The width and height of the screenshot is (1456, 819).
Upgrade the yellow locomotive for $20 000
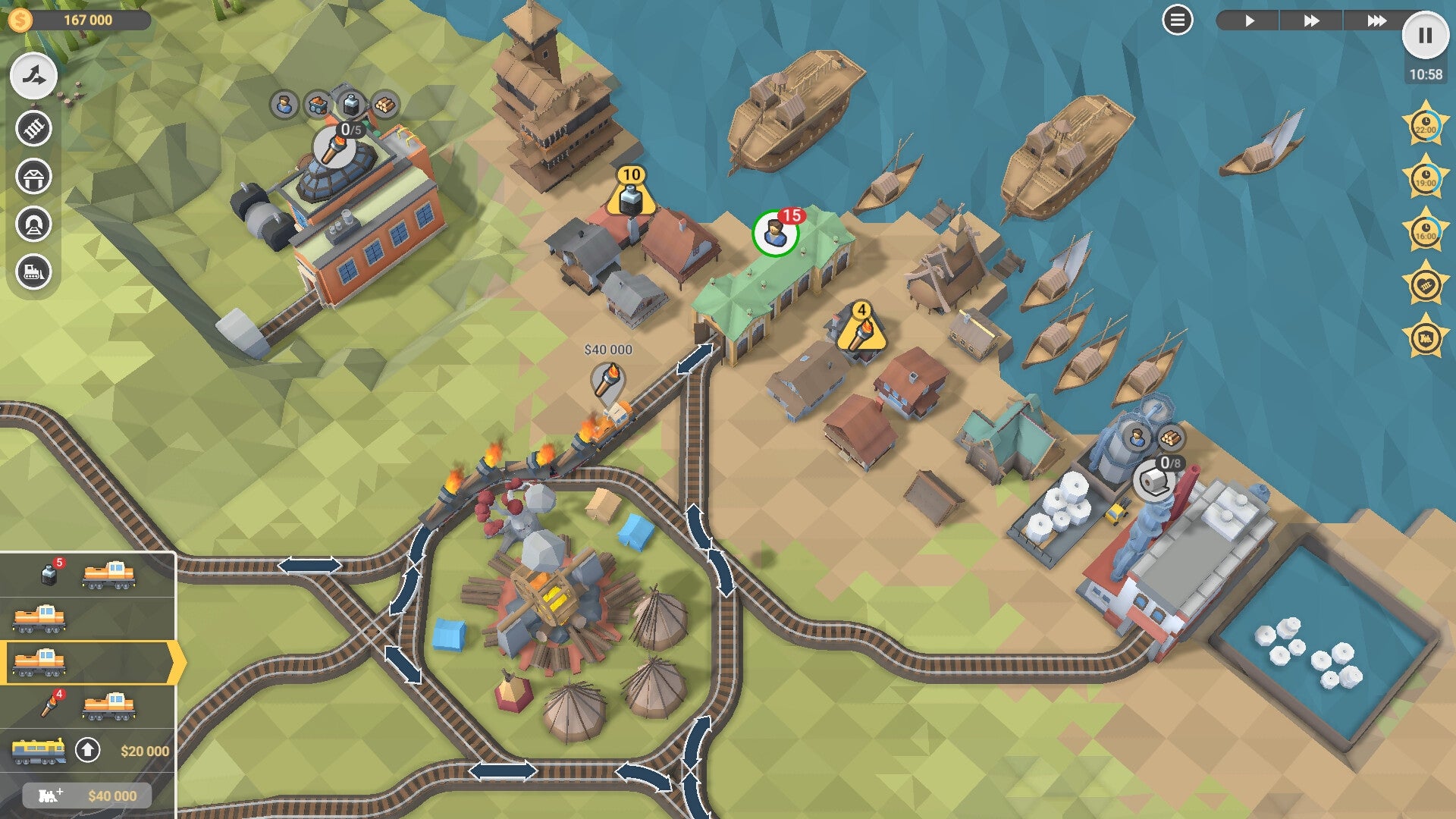pos(88,749)
